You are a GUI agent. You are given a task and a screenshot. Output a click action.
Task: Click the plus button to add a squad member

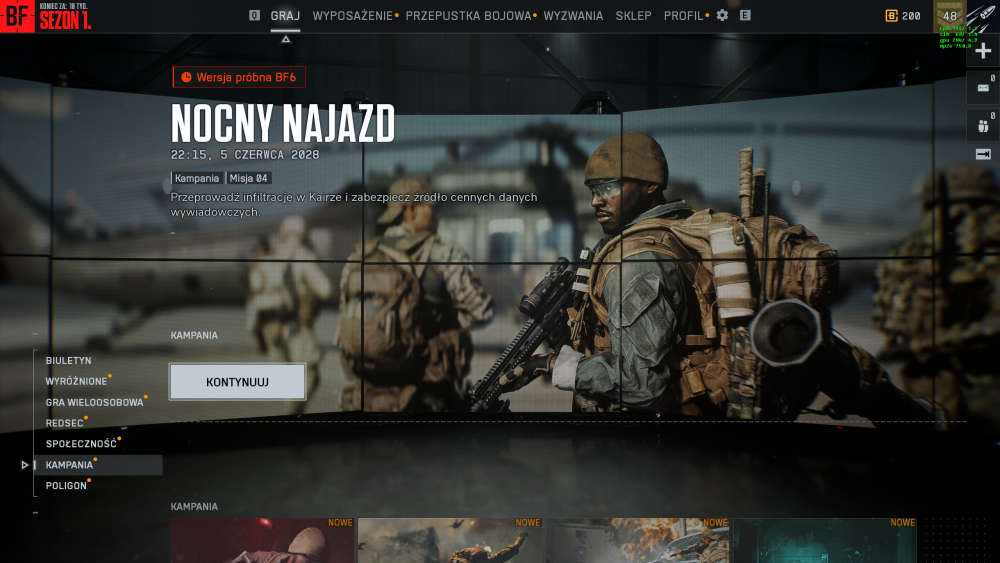(x=983, y=51)
